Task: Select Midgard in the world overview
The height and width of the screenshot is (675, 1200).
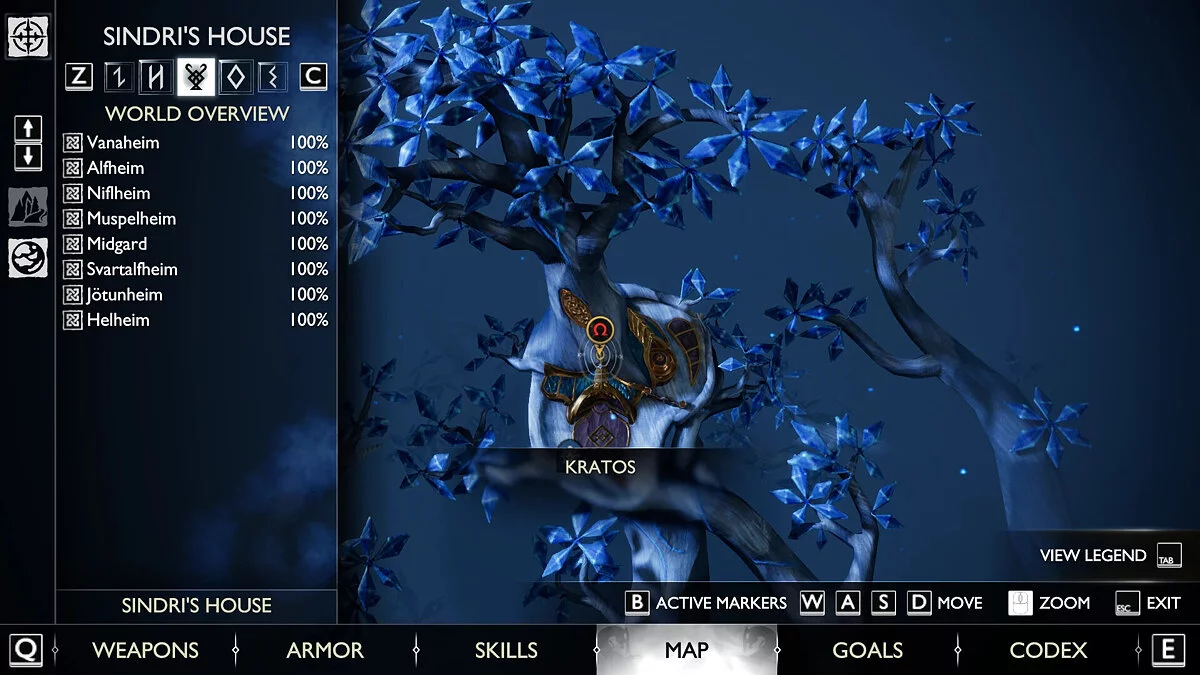Action: coord(117,244)
